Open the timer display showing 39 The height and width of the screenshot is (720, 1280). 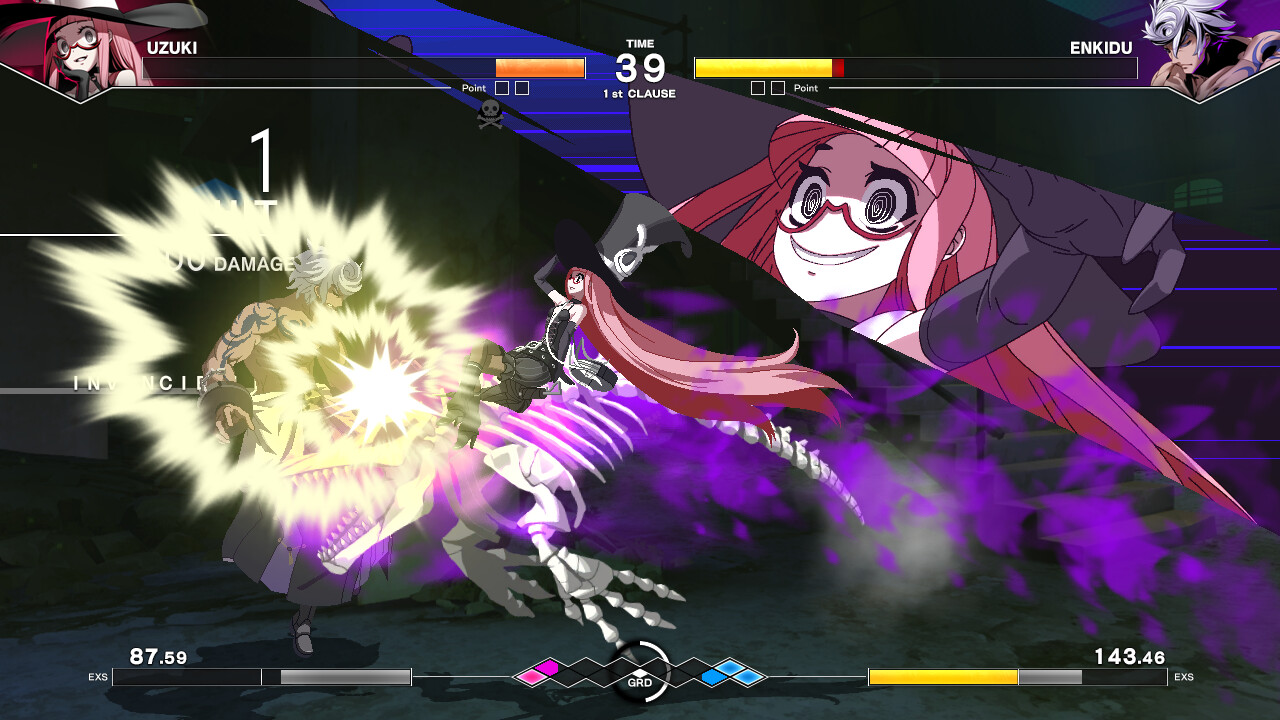point(639,66)
